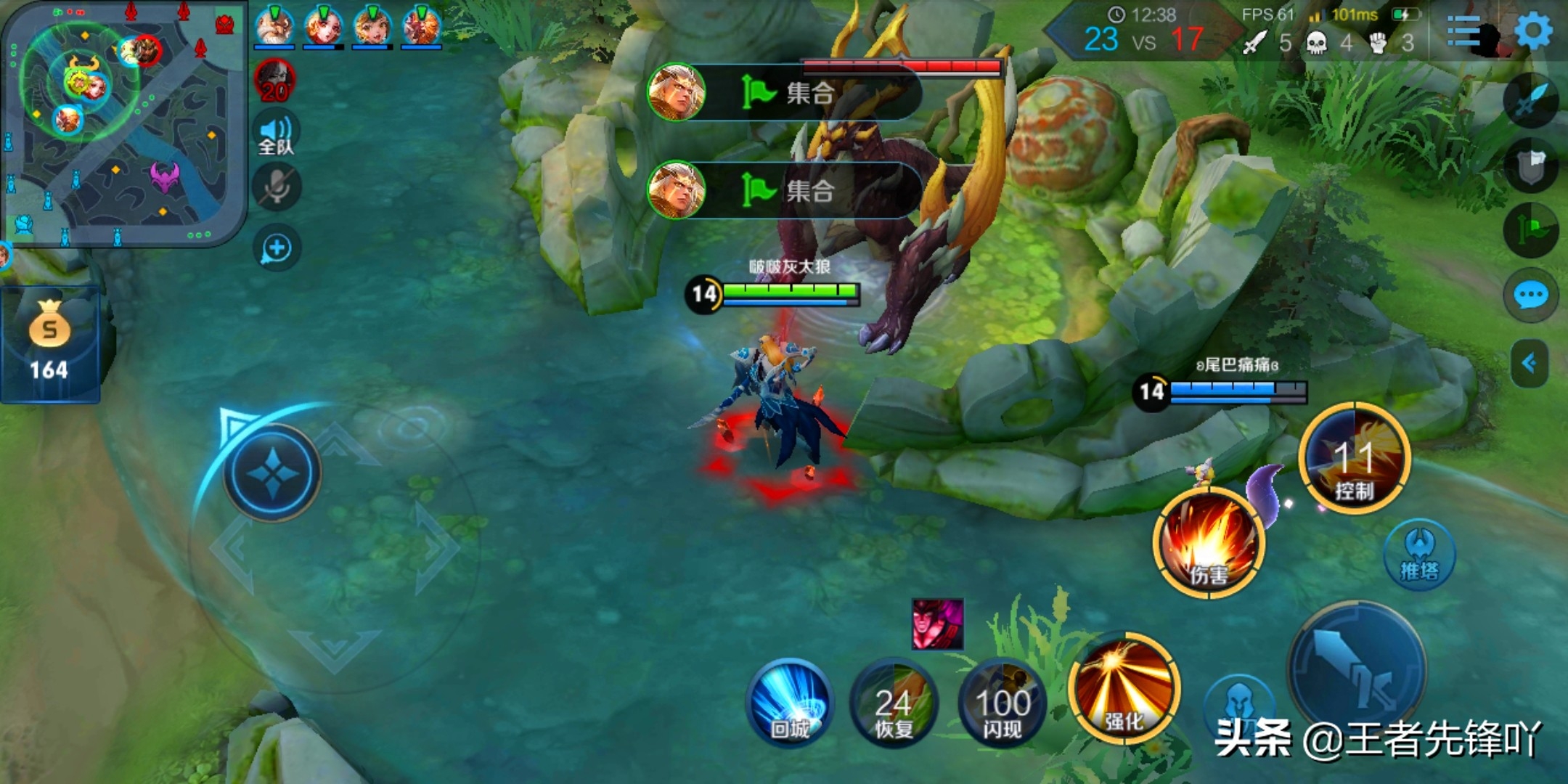Cast the 伤害 fire skill

(x=1209, y=543)
